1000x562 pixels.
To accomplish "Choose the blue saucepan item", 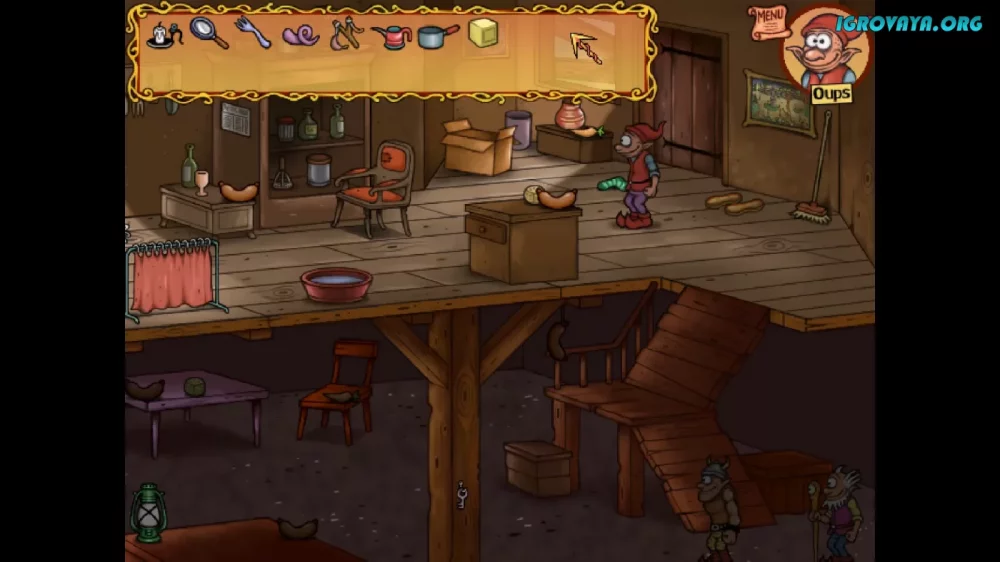I will [438, 36].
